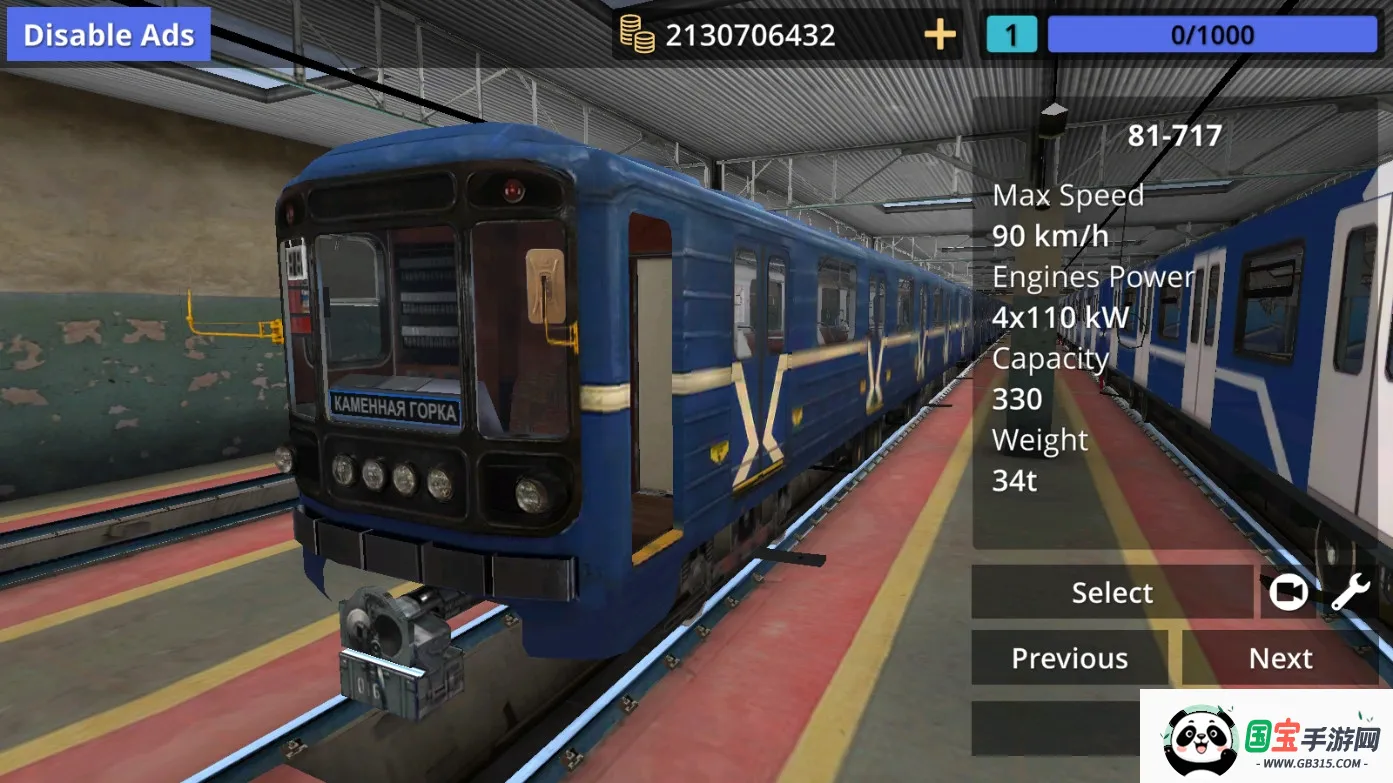
Task: Show the Next train
Action: 1280,658
